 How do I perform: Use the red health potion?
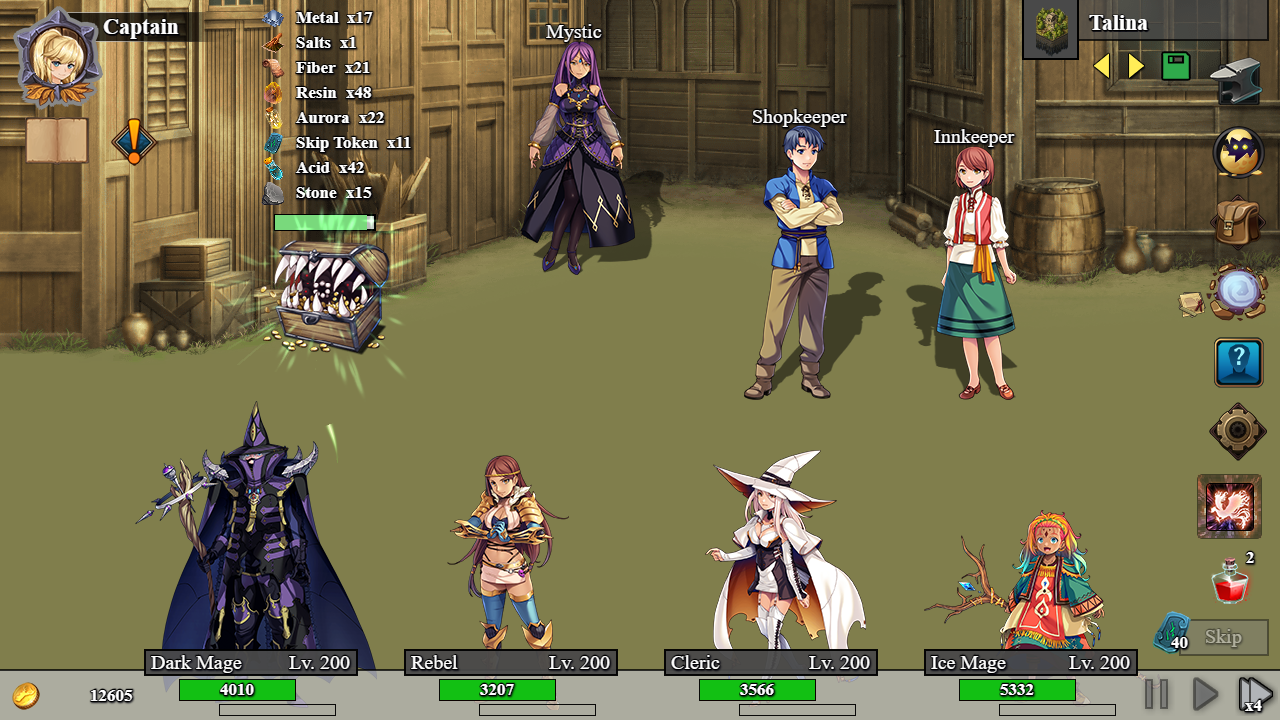click(x=1230, y=582)
